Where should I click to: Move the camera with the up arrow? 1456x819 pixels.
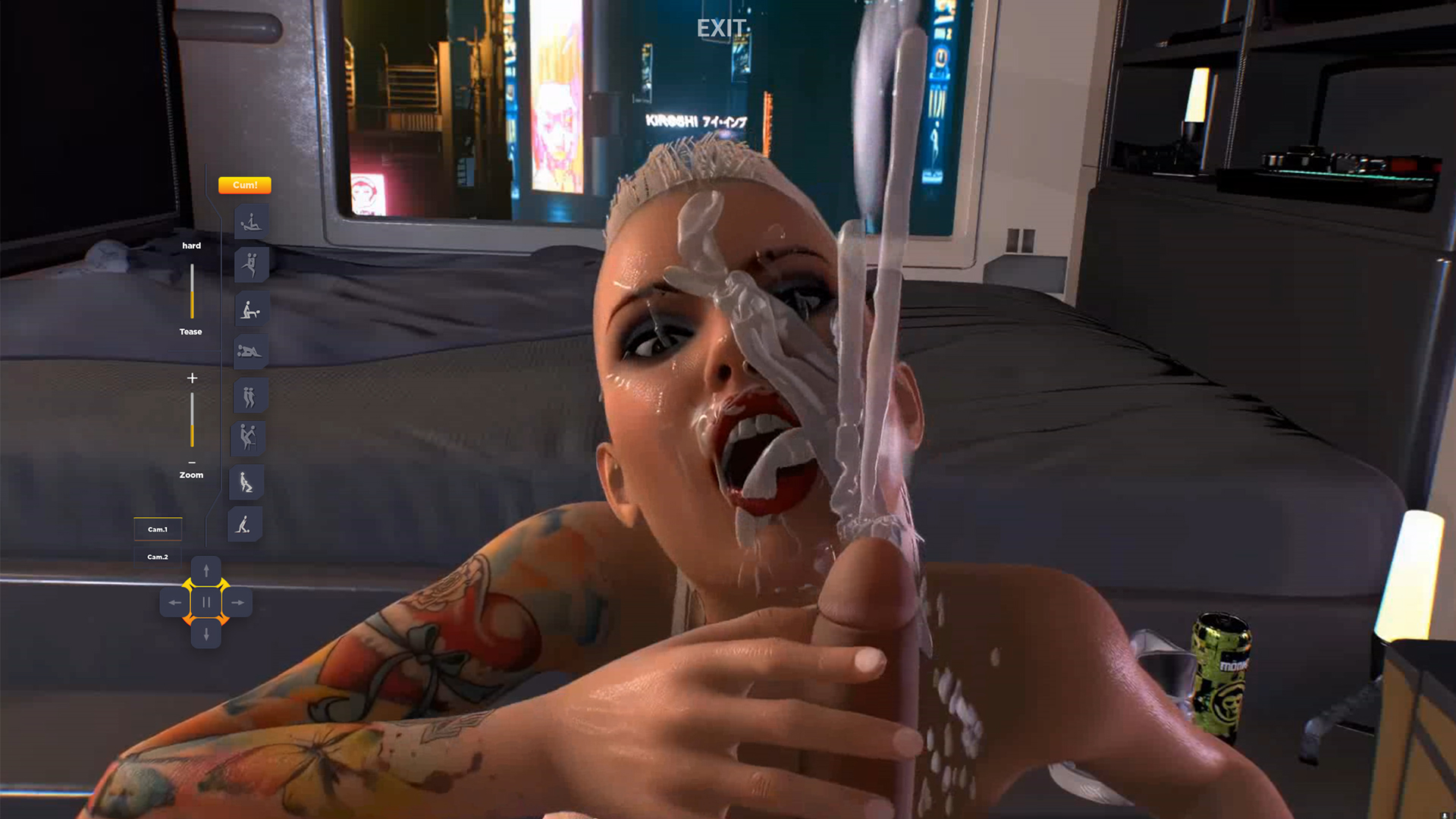[x=206, y=571]
